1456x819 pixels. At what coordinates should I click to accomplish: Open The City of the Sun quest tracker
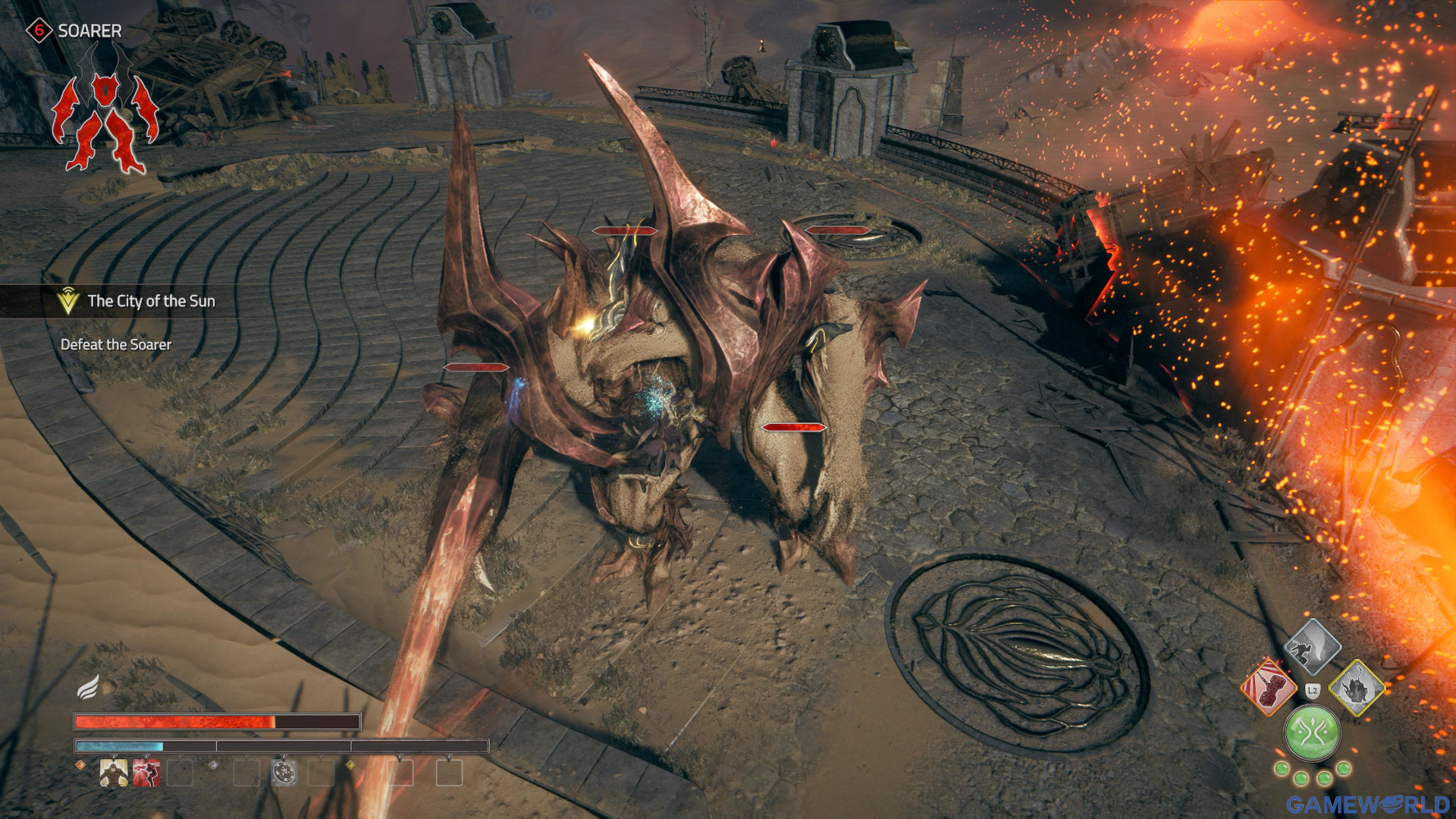(150, 301)
